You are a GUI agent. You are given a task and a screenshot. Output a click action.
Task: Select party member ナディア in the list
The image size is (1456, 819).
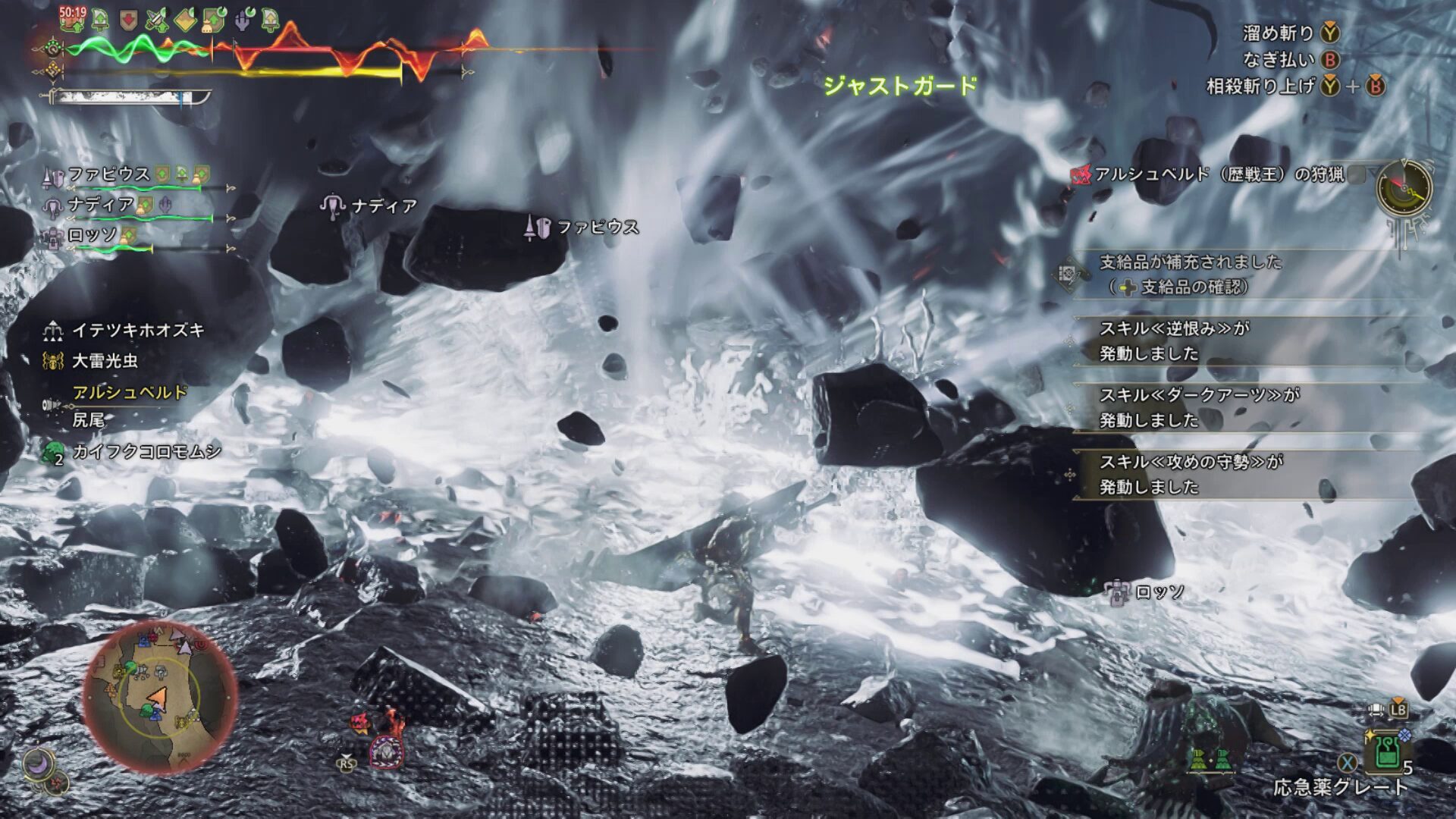point(101,205)
